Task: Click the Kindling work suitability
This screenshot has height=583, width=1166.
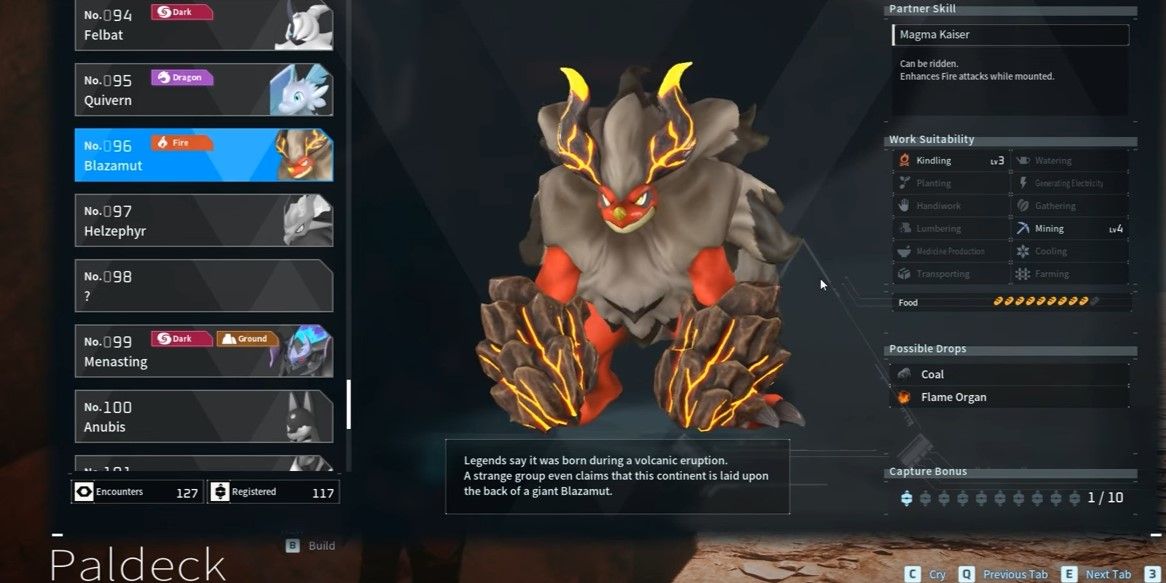Action: pyautogui.click(x=950, y=160)
